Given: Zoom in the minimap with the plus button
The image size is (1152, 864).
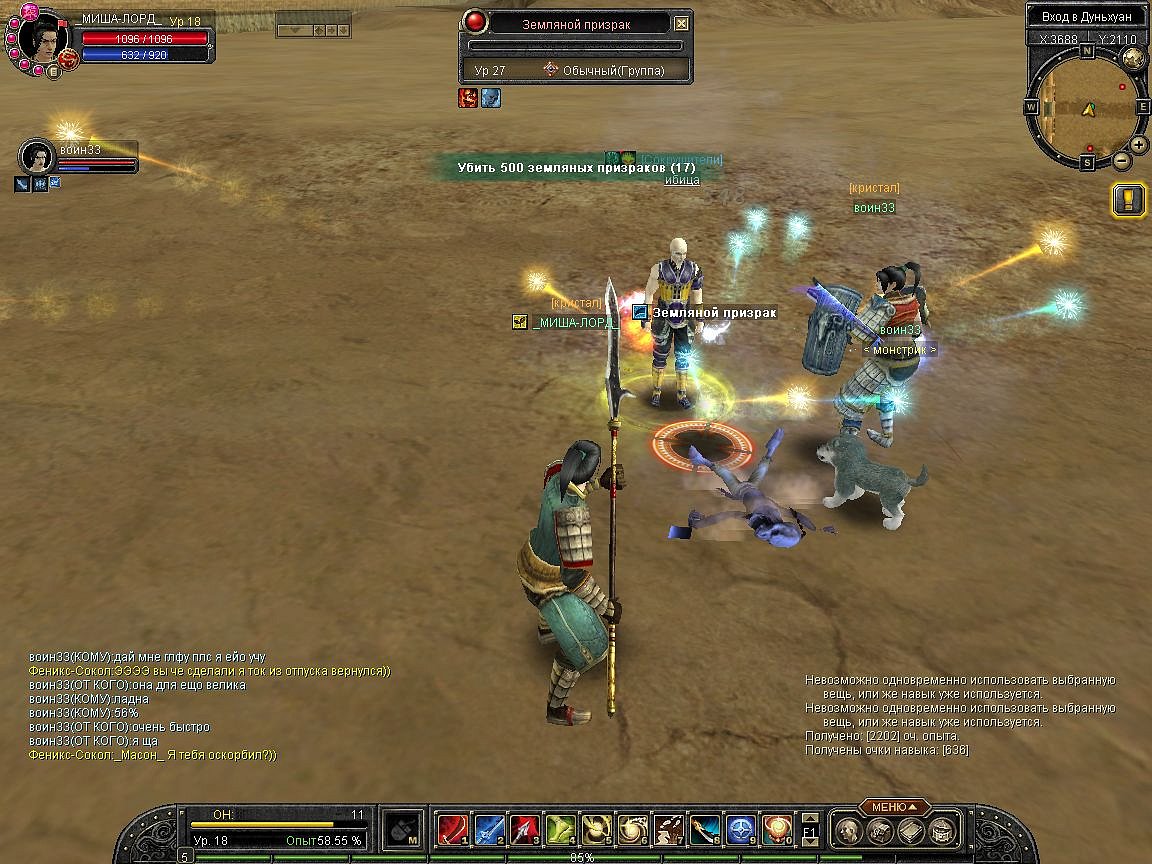Looking at the screenshot, I should click(x=1139, y=146).
